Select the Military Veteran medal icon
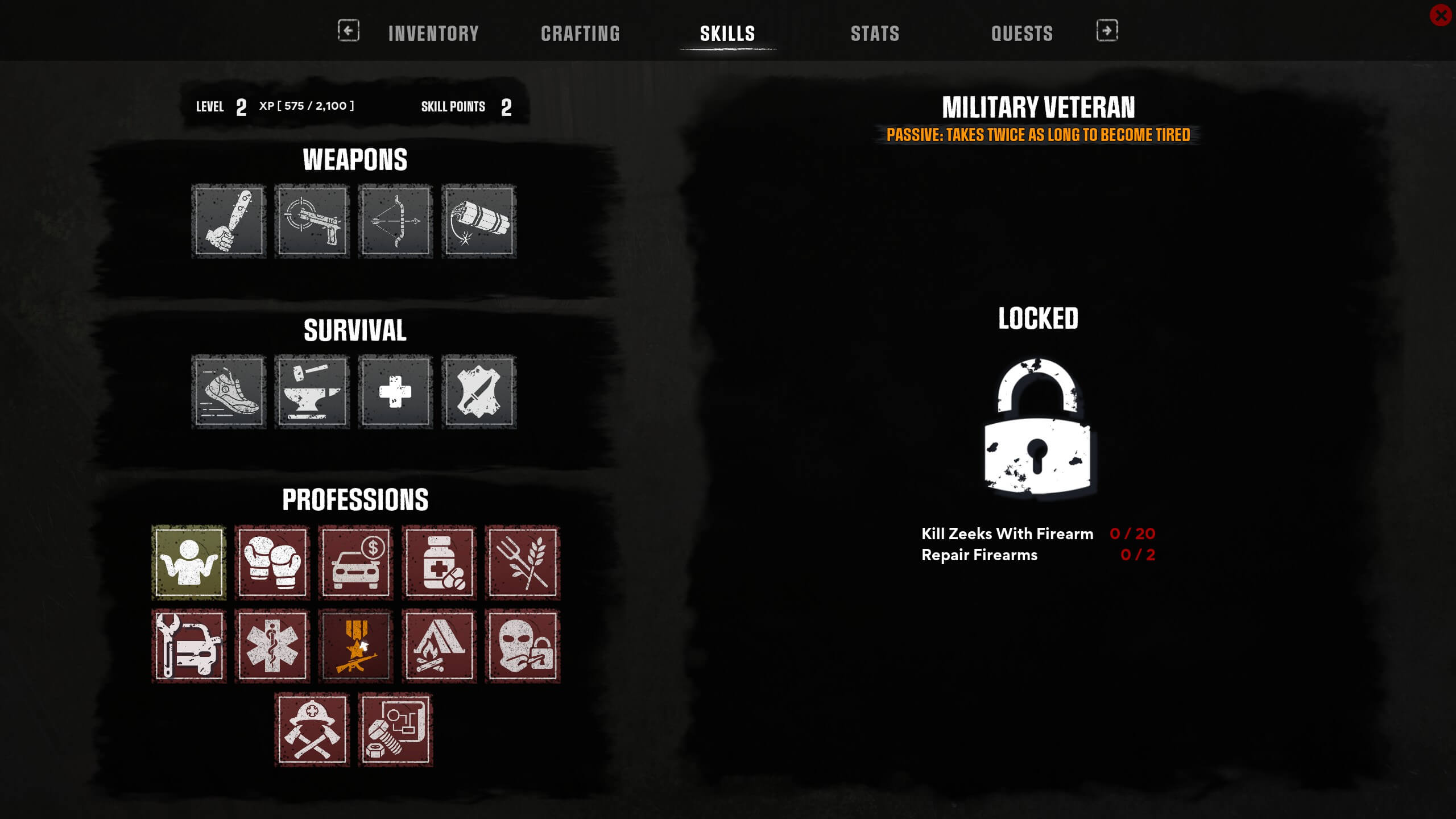The width and height of the screenshot is (1456, 819). tap(355, 647)
